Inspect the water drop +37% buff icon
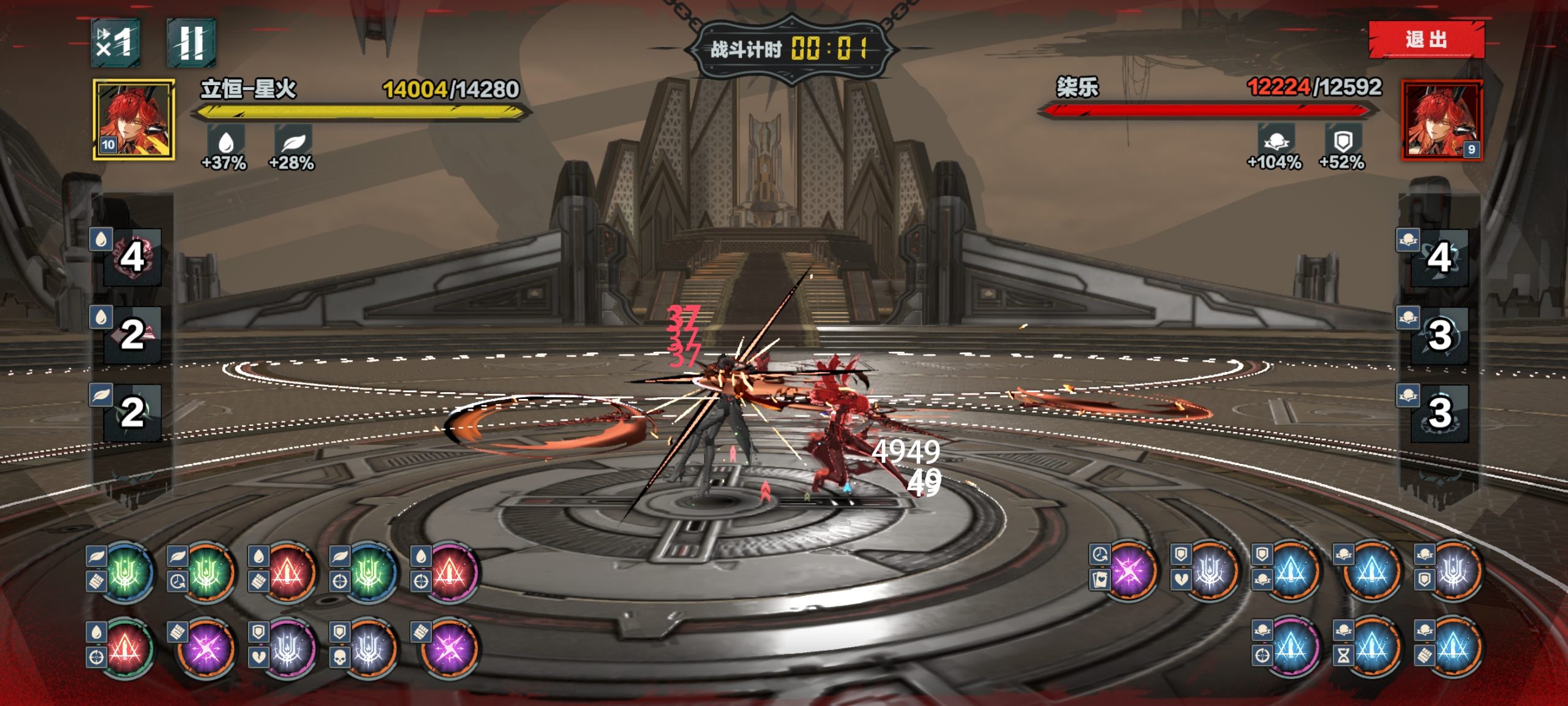Viewport: 1568px width, 706px height. click(x=226, y=142)
